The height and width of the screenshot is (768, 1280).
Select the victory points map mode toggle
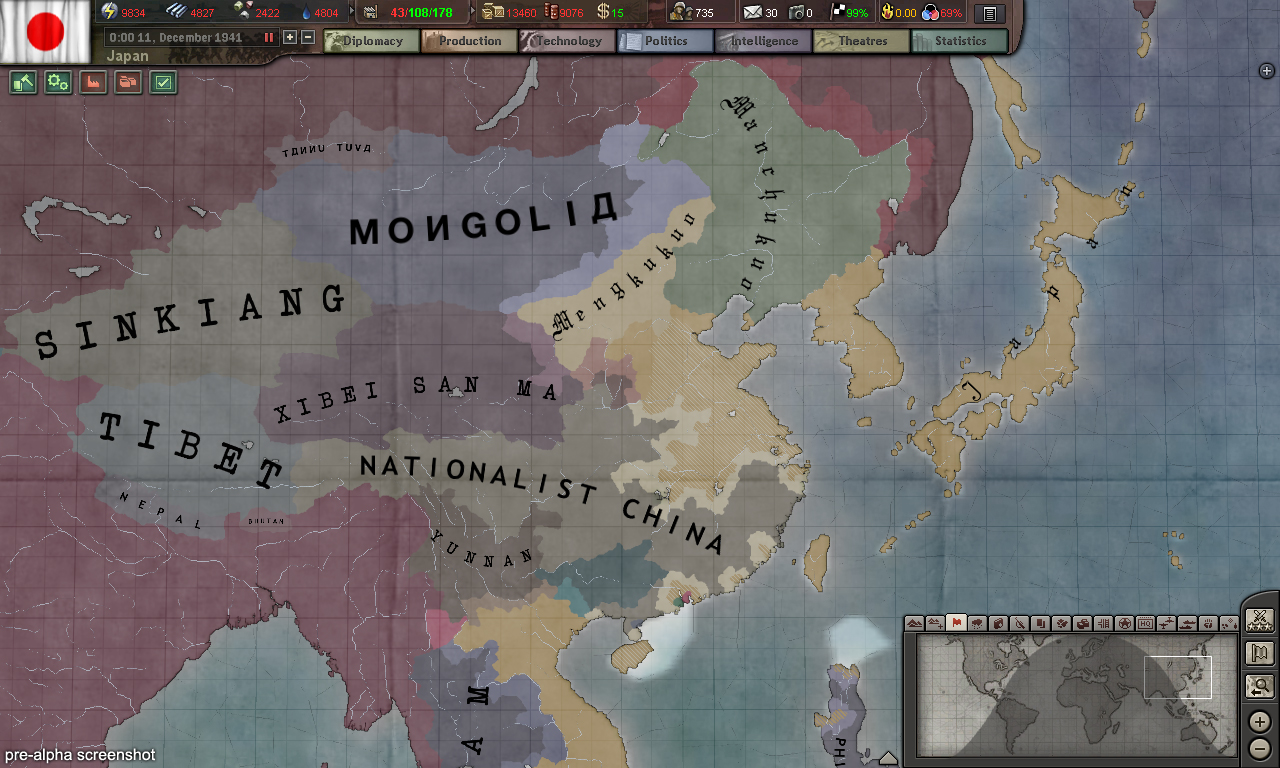(1126, 625)
